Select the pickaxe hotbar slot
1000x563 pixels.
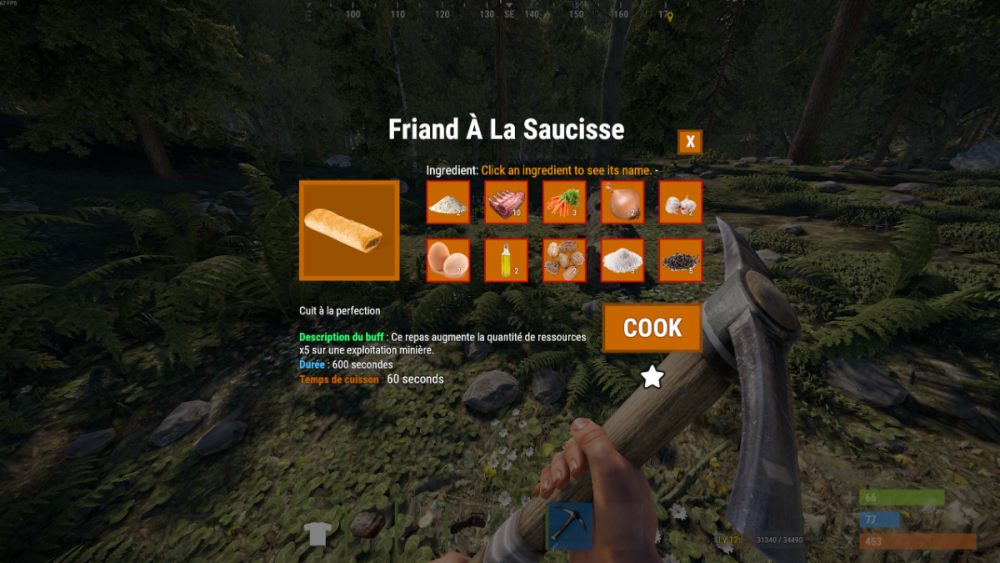click(570, 526)
